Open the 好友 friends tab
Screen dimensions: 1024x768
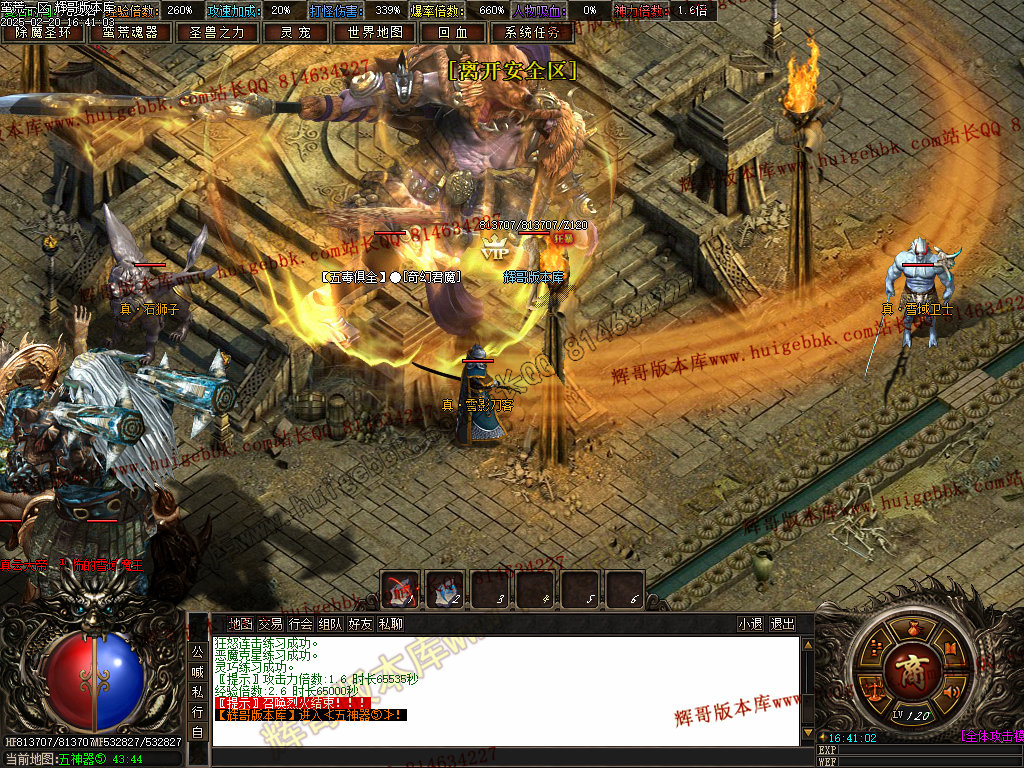[360, 624]
